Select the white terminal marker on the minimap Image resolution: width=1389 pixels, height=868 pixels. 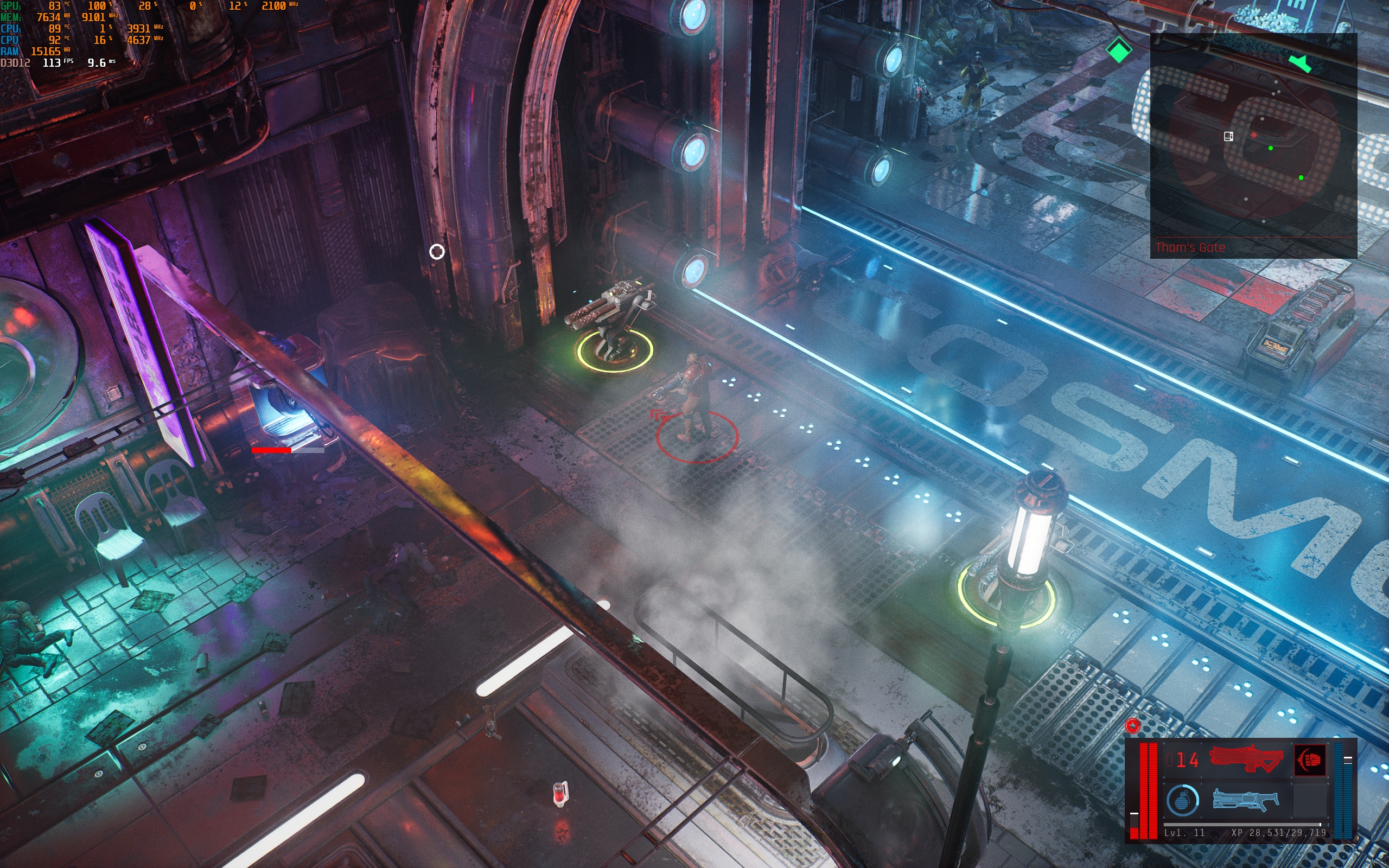pos(1228,136)
